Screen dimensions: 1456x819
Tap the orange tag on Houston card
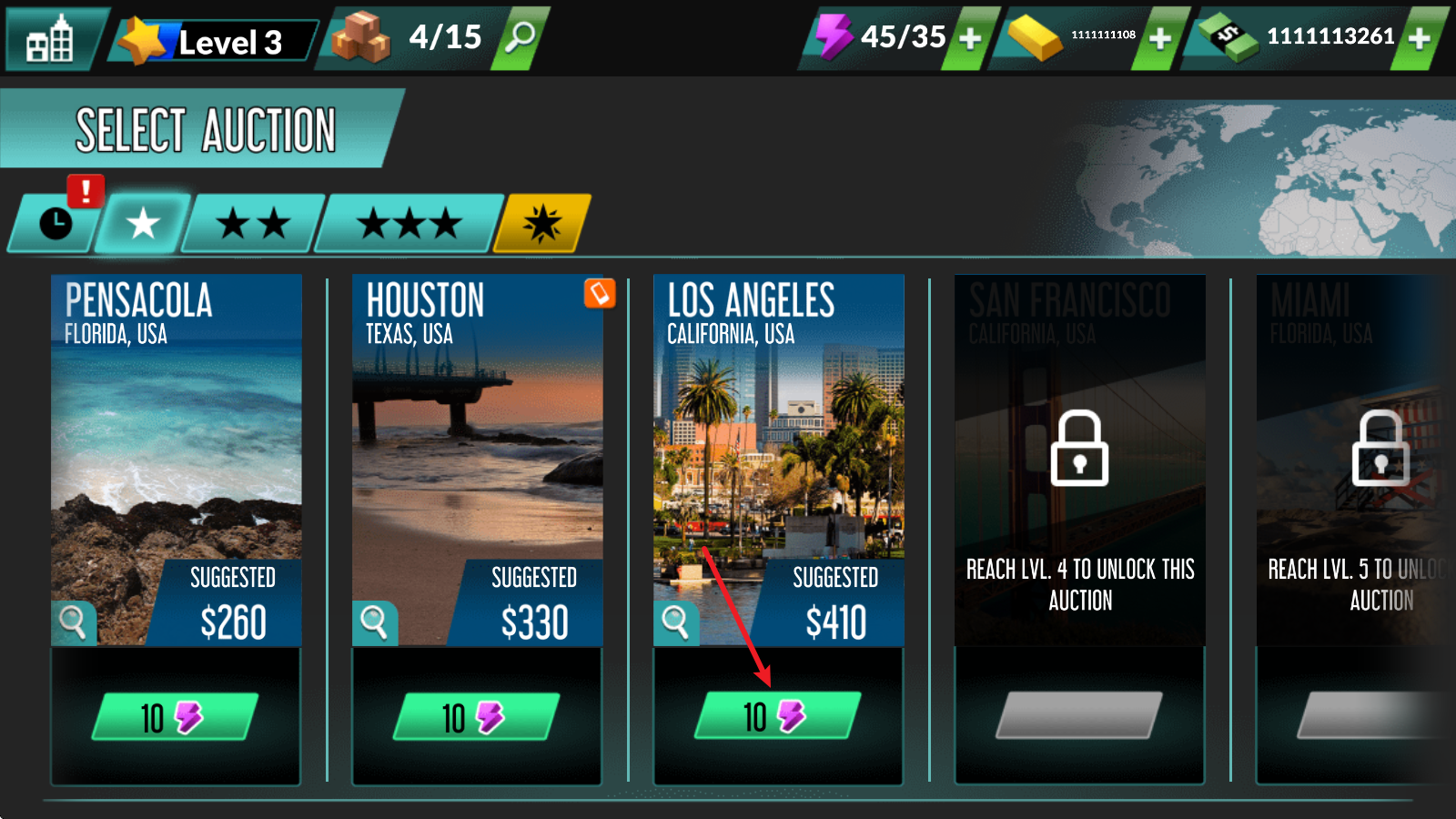pyautogui.click(x=600, y=293)
